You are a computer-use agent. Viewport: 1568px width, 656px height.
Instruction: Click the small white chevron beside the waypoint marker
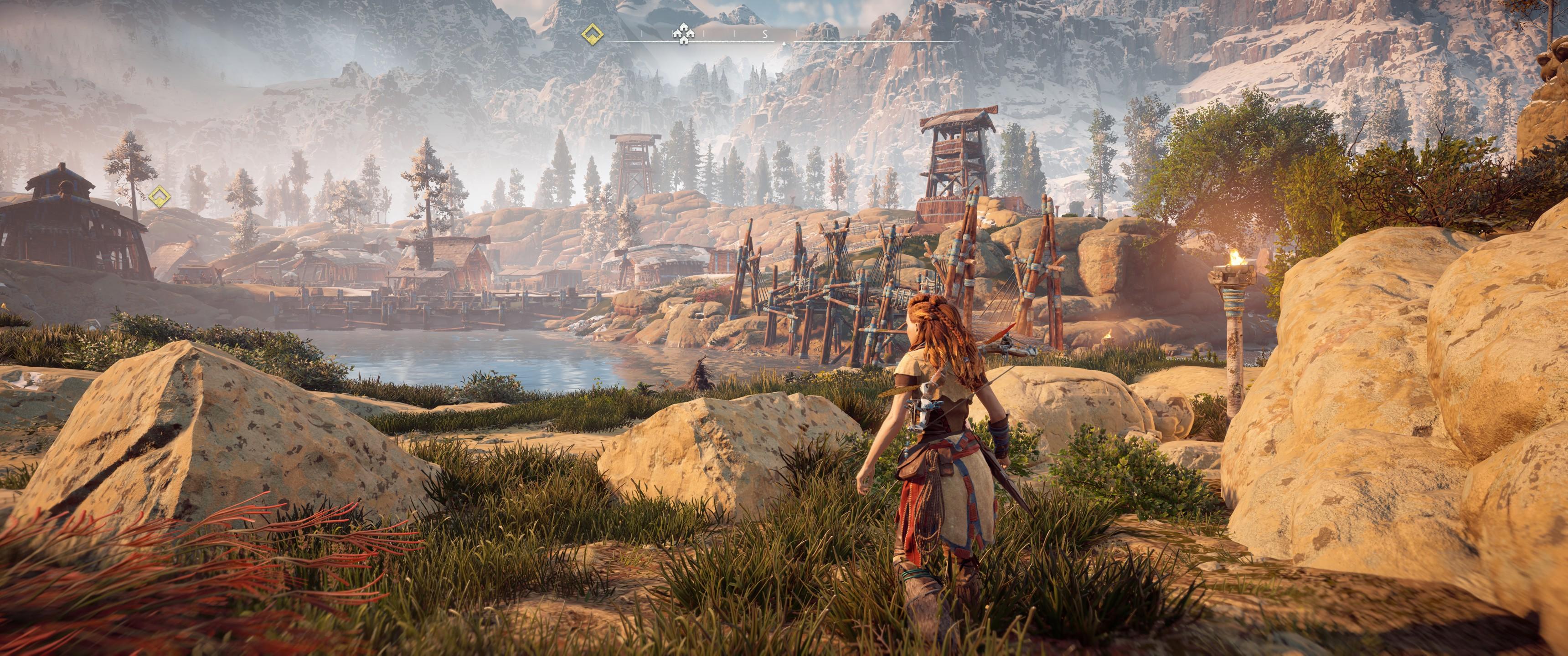point(118,201)
